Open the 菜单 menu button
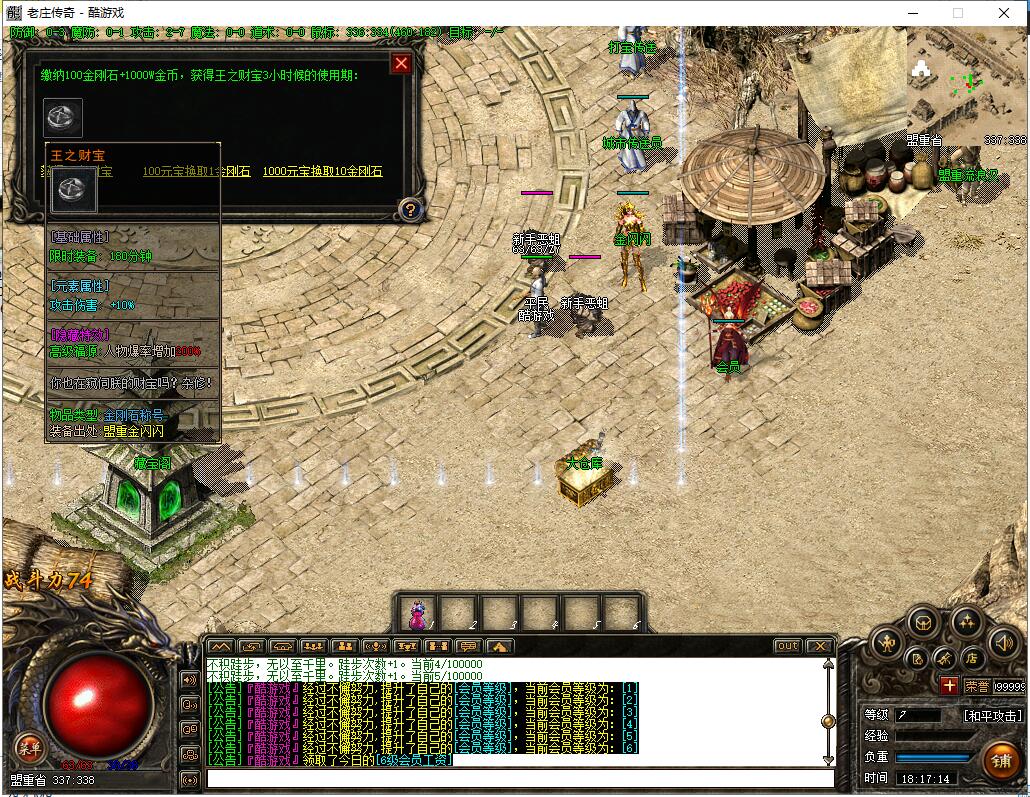1030x797 pixels. point(29,747)
